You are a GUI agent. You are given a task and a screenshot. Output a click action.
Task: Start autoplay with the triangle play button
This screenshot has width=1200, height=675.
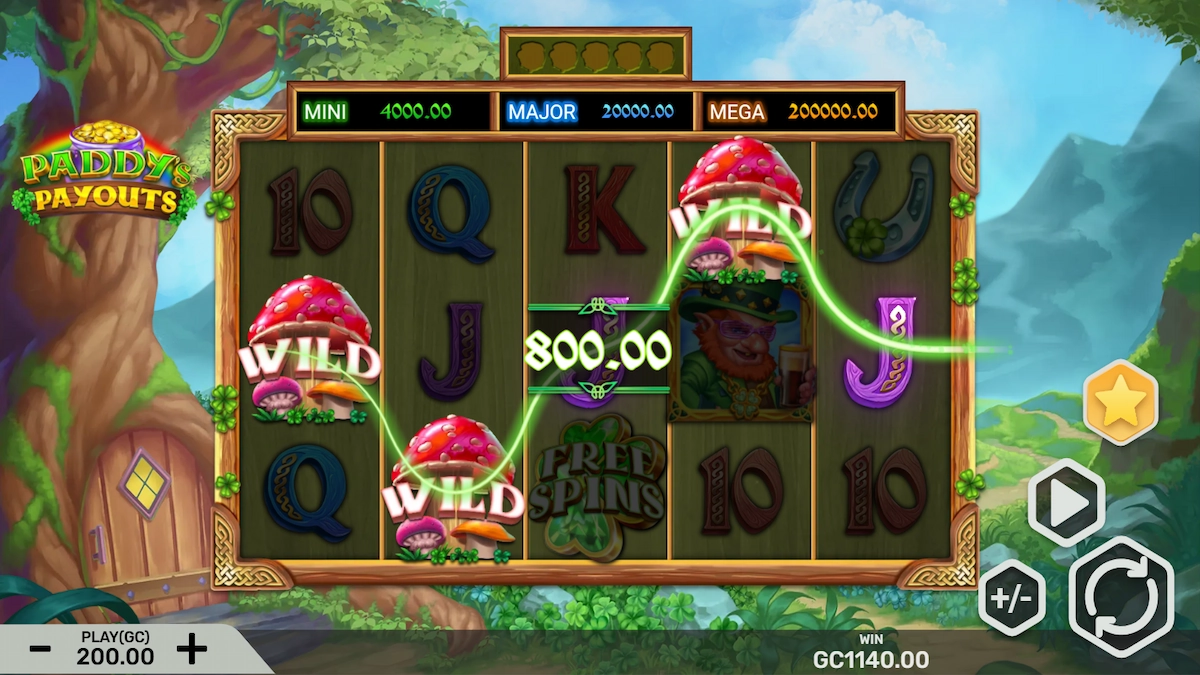tap(1066, 503)
